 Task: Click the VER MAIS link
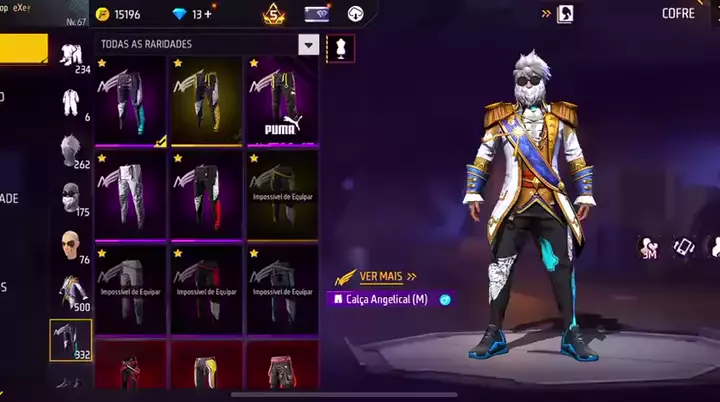(x=376, y=277)
